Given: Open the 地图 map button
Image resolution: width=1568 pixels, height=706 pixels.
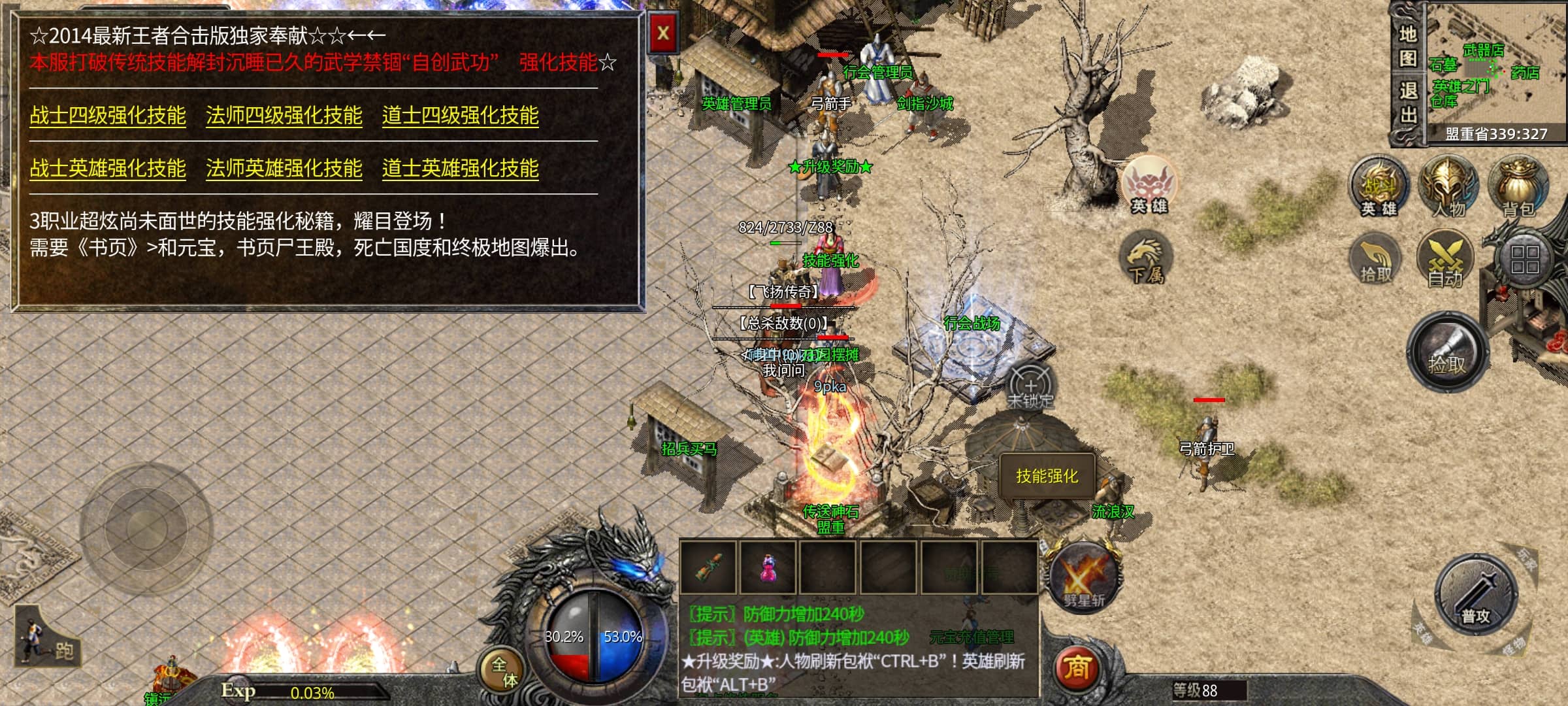Looking at the screenshot, I should (1407, 46).
